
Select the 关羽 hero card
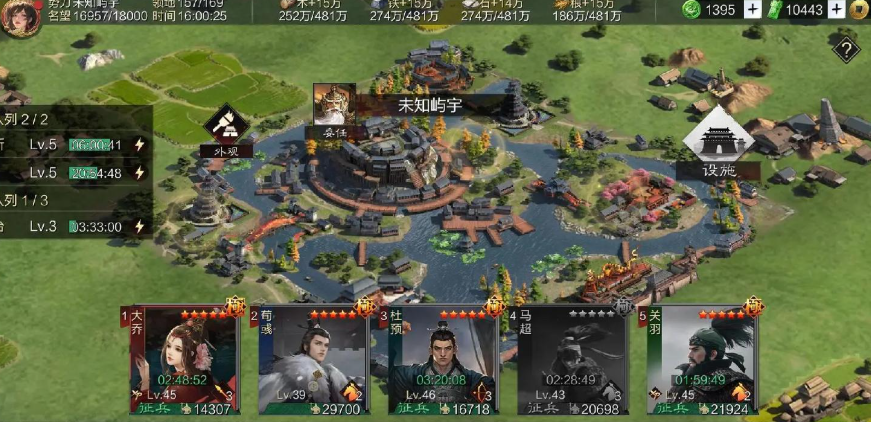700,361
